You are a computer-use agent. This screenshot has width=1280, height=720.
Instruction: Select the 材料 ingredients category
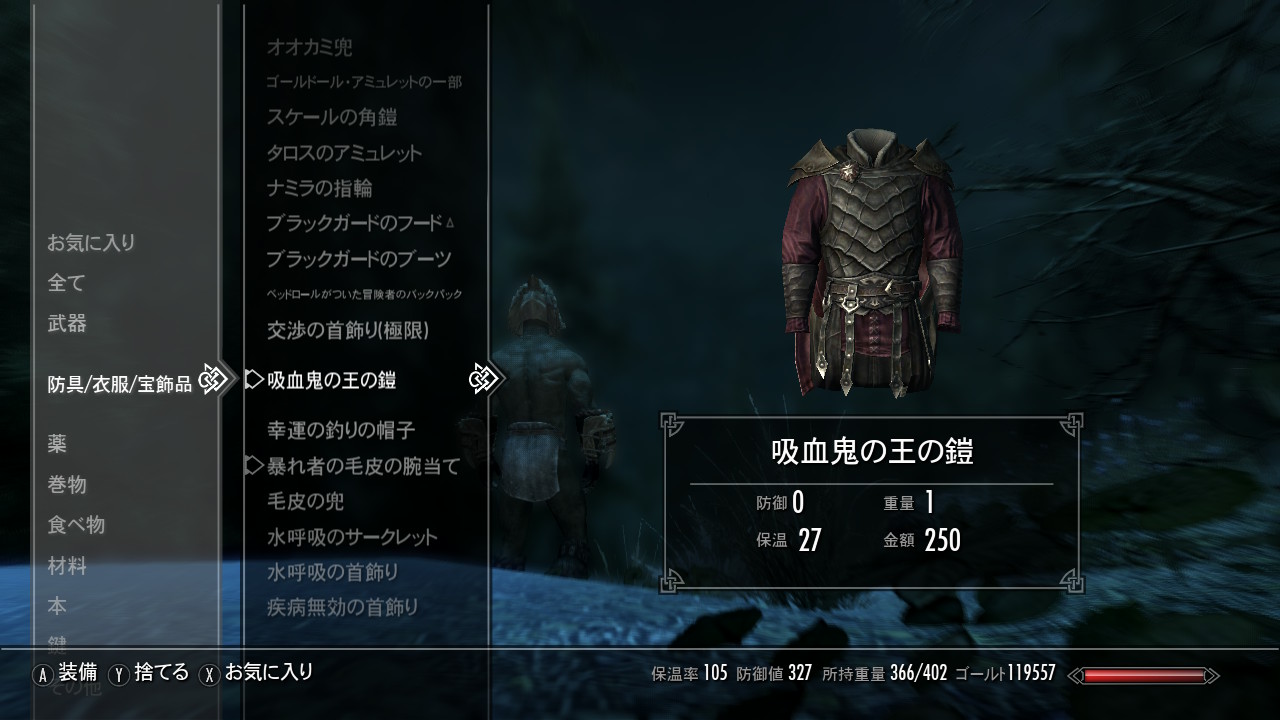[67, 566]
